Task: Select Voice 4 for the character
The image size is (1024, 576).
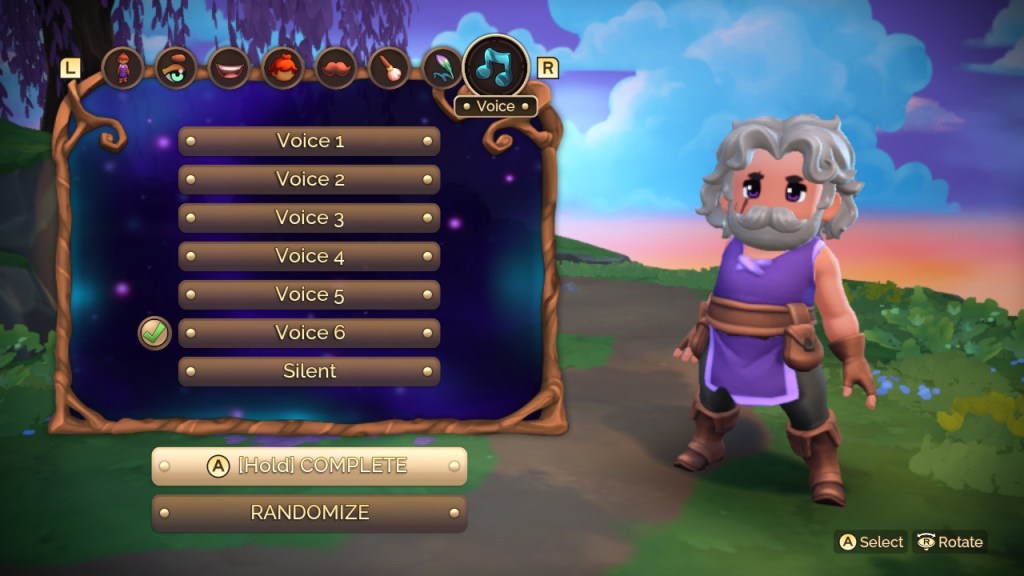Action: pyautogui.click(x=309, y=257)
